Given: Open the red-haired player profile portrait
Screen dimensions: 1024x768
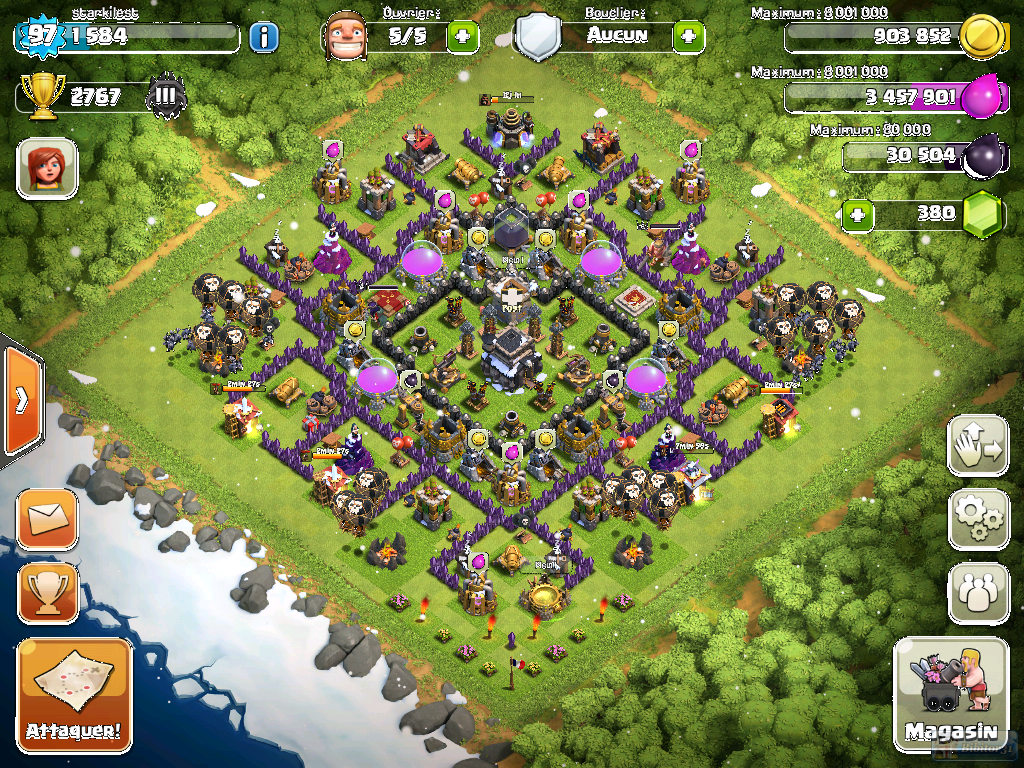Looking at the screenshot, I should click(x=47, y=167).
